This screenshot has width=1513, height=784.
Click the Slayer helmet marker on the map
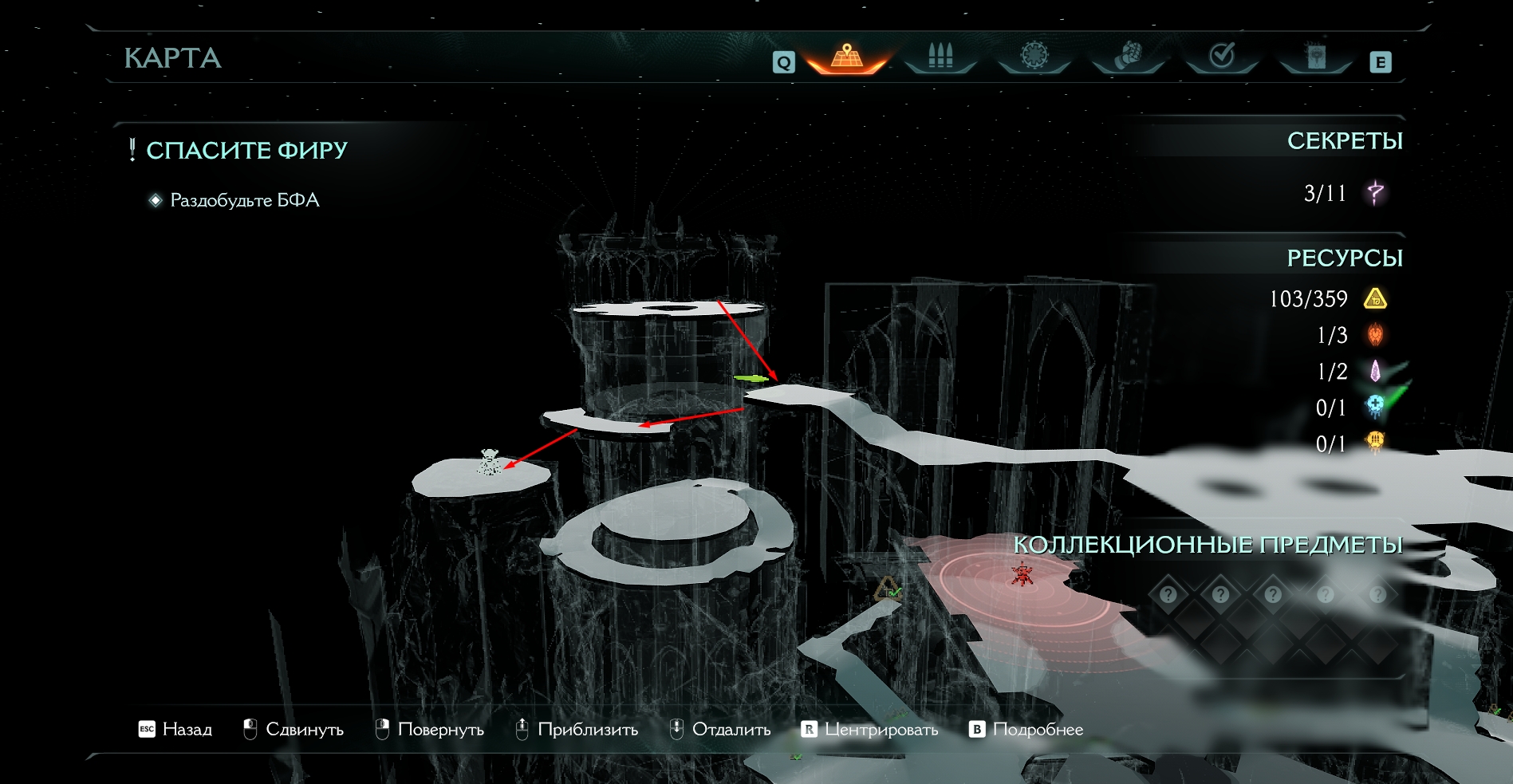489,463
